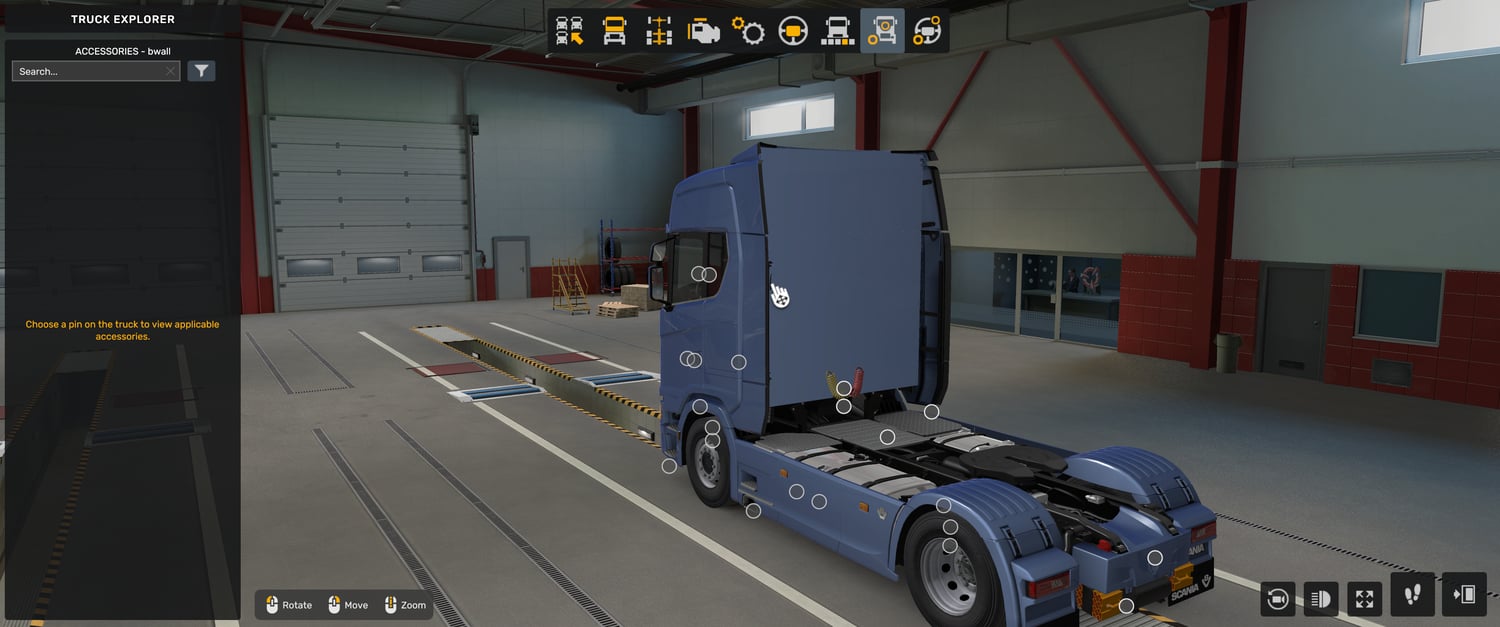
Task: Select the engine category tab
Action: tap(703, 32)
